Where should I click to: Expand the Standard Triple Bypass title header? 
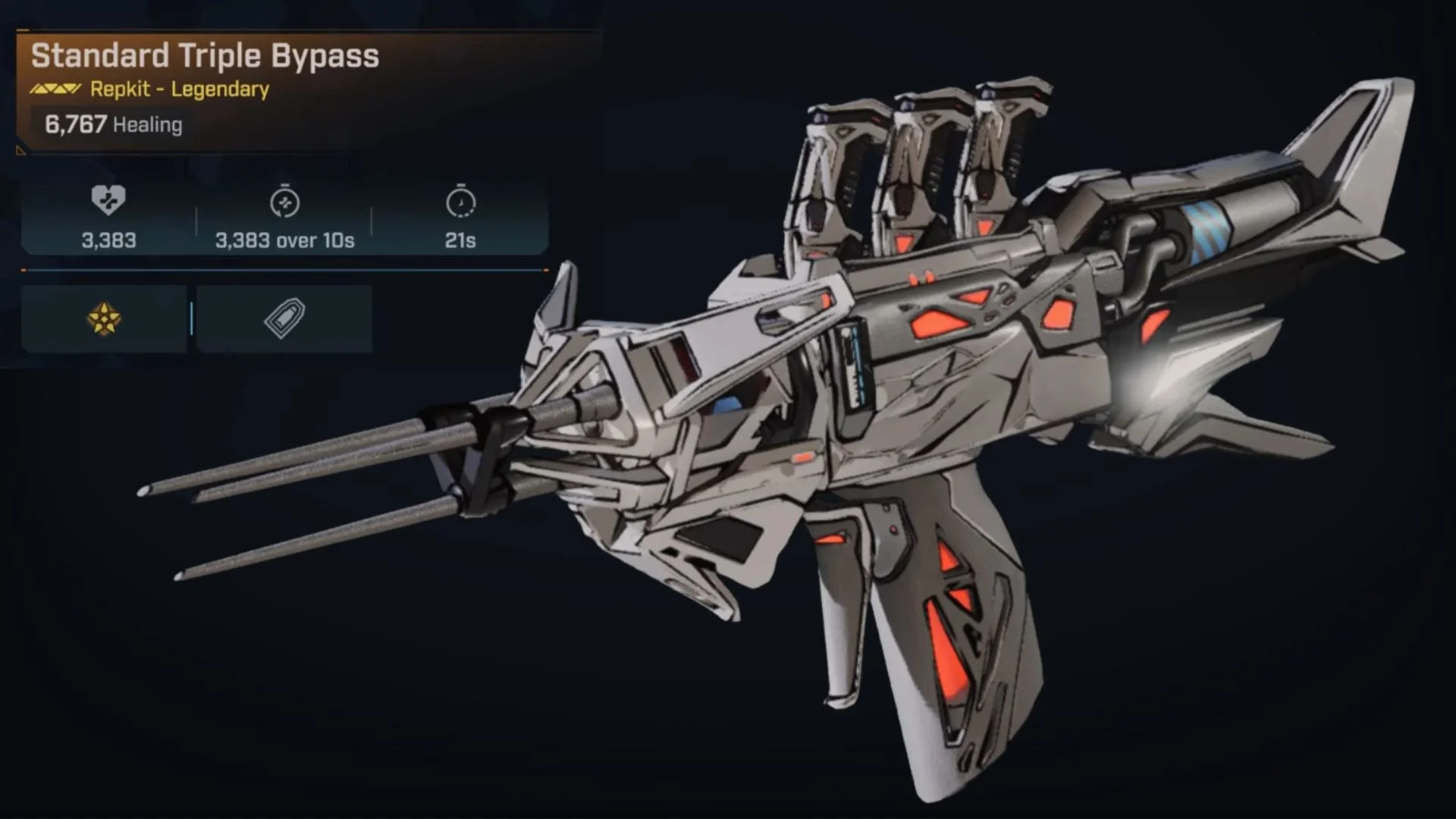click(205, 55)
